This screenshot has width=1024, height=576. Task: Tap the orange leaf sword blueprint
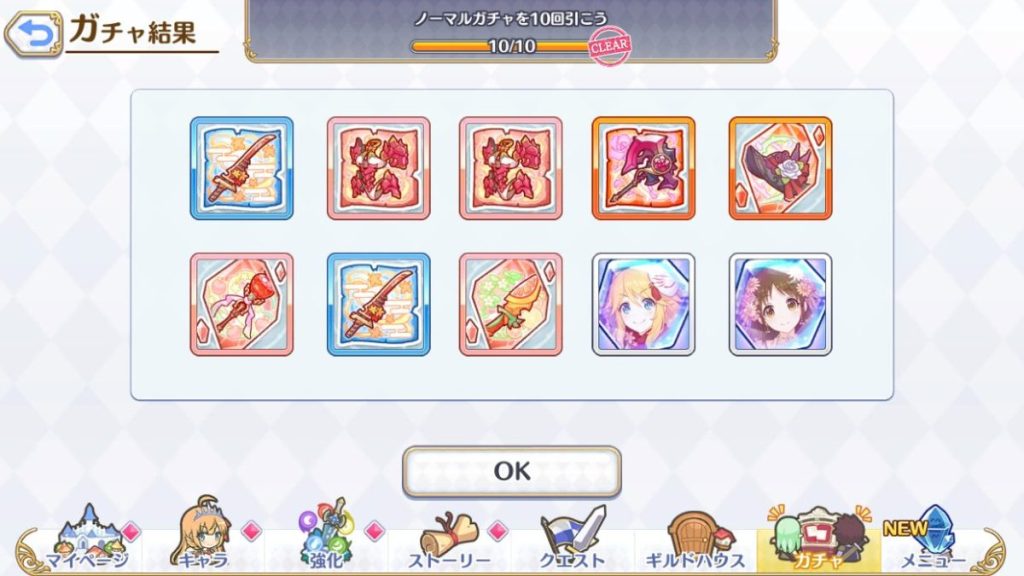coord(510,304)
